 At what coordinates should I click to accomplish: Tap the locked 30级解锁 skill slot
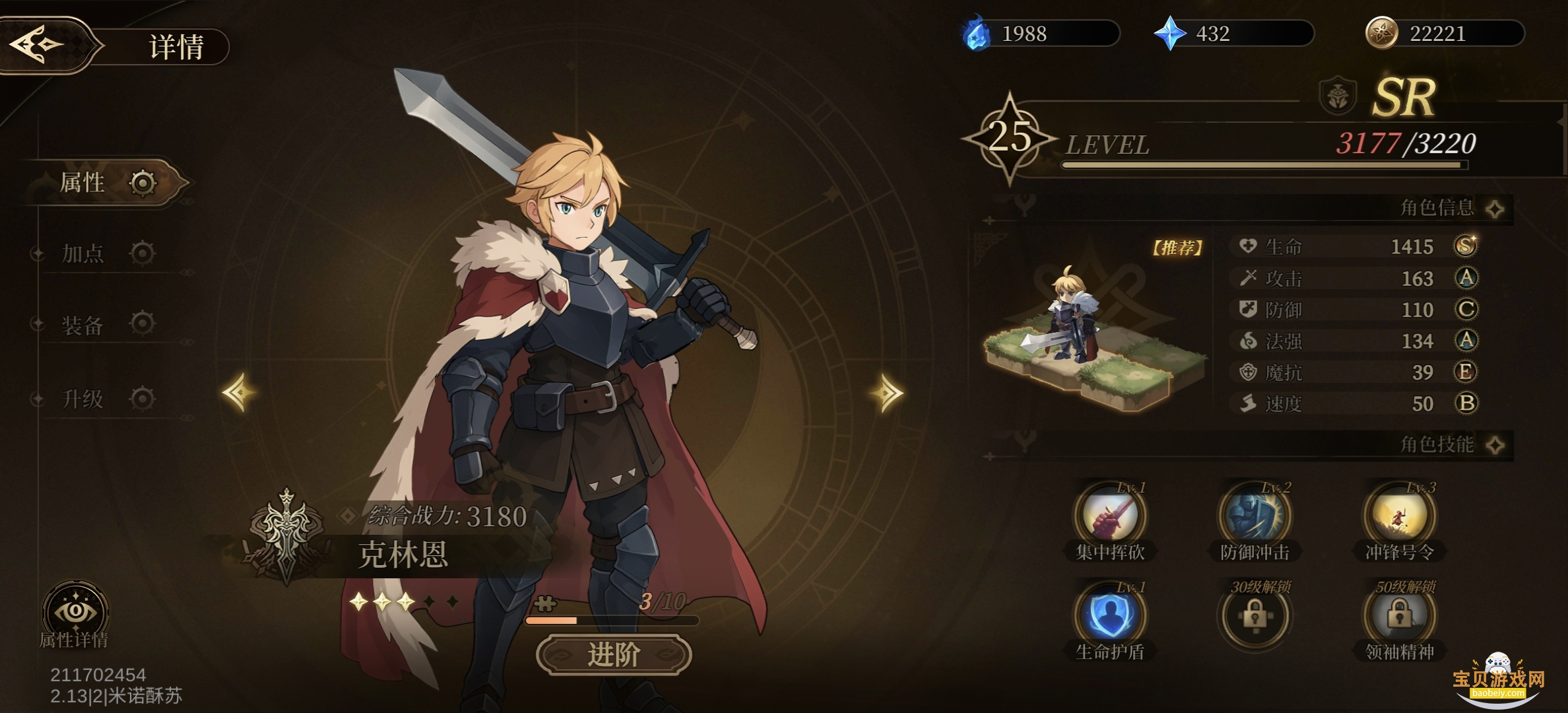[x=1254, y=616]
